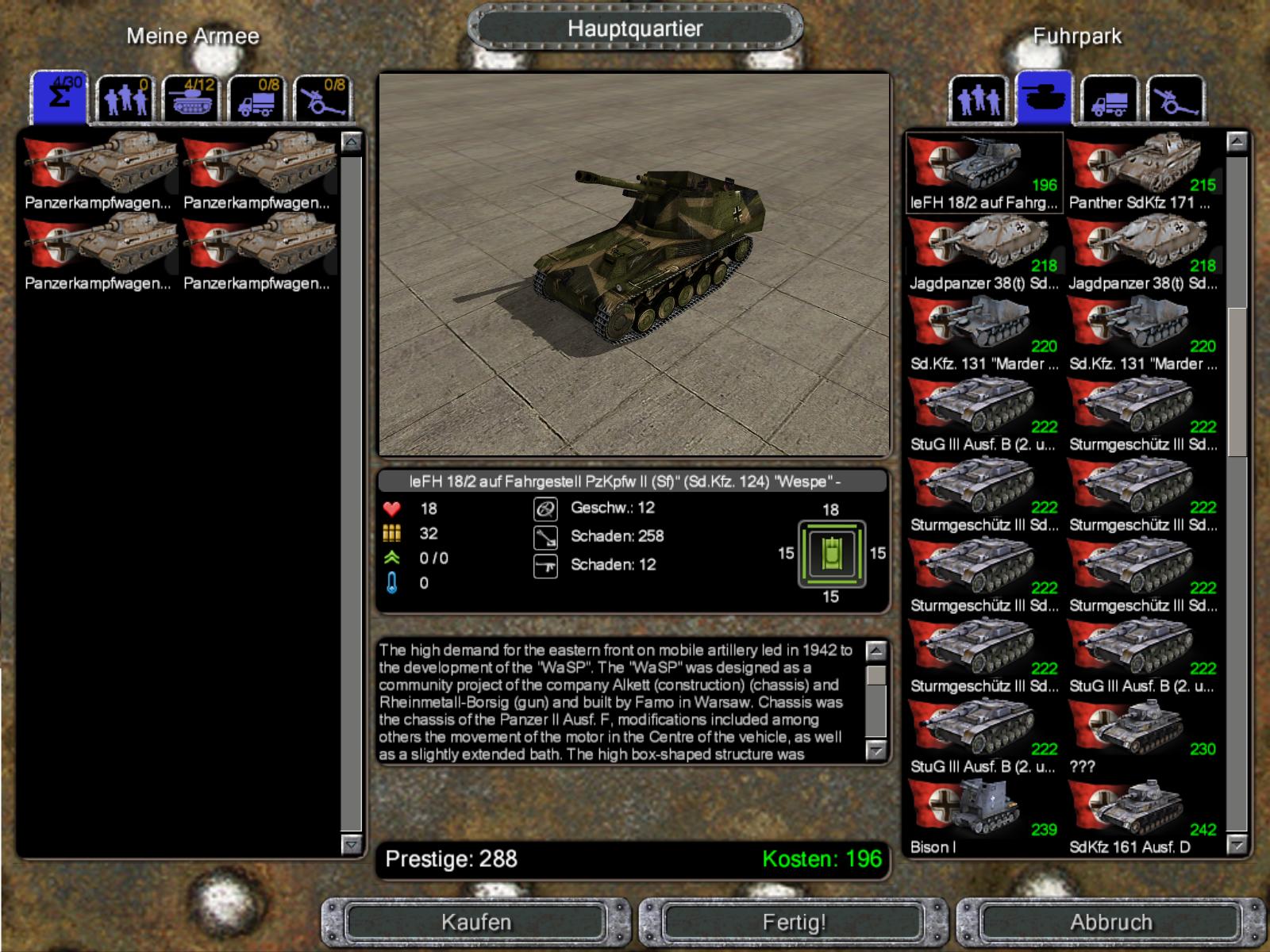1270x952 pixels.
Task: Click the Fuhrpark list scroll-up arrow
Action: click(x=1237, y=143)
